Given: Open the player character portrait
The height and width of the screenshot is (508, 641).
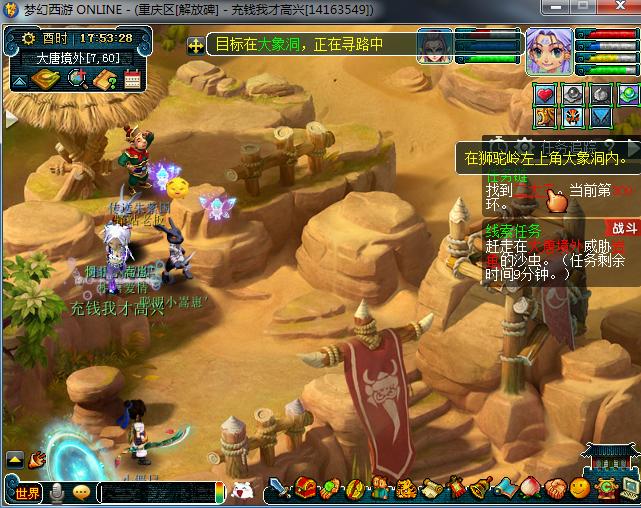Looking at the screenshot, I should [549, 49].
